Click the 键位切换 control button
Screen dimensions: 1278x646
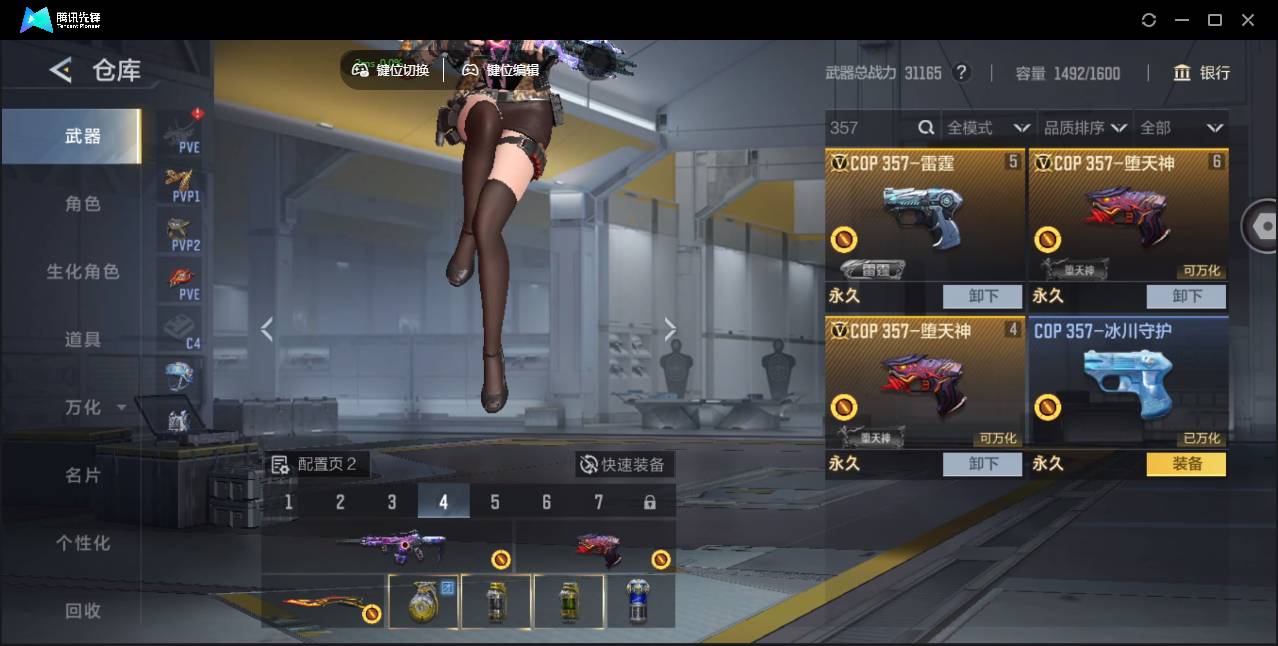pos(391,70)
